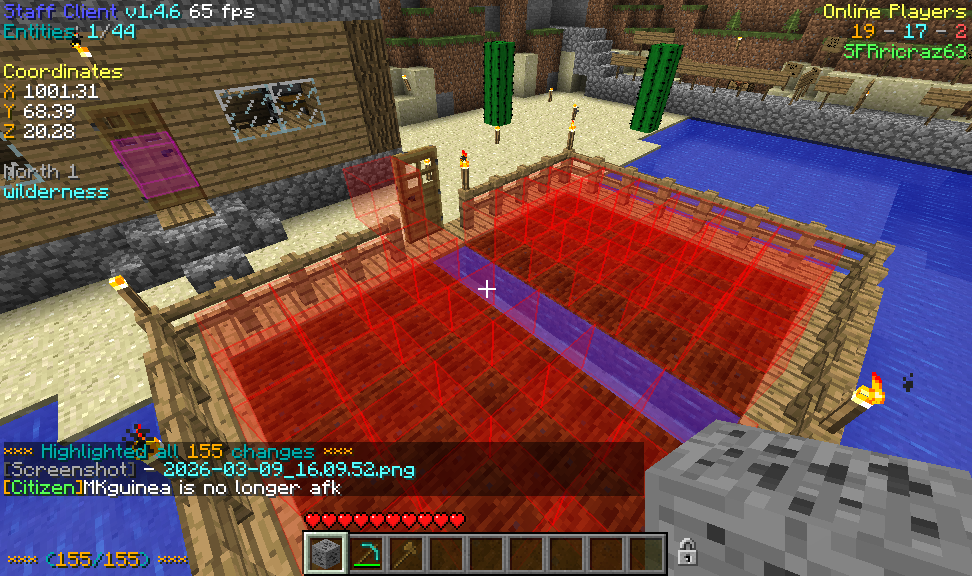972x576 pixels.
Task: Select the coal ore block hotbar slot
Action: 326,553
